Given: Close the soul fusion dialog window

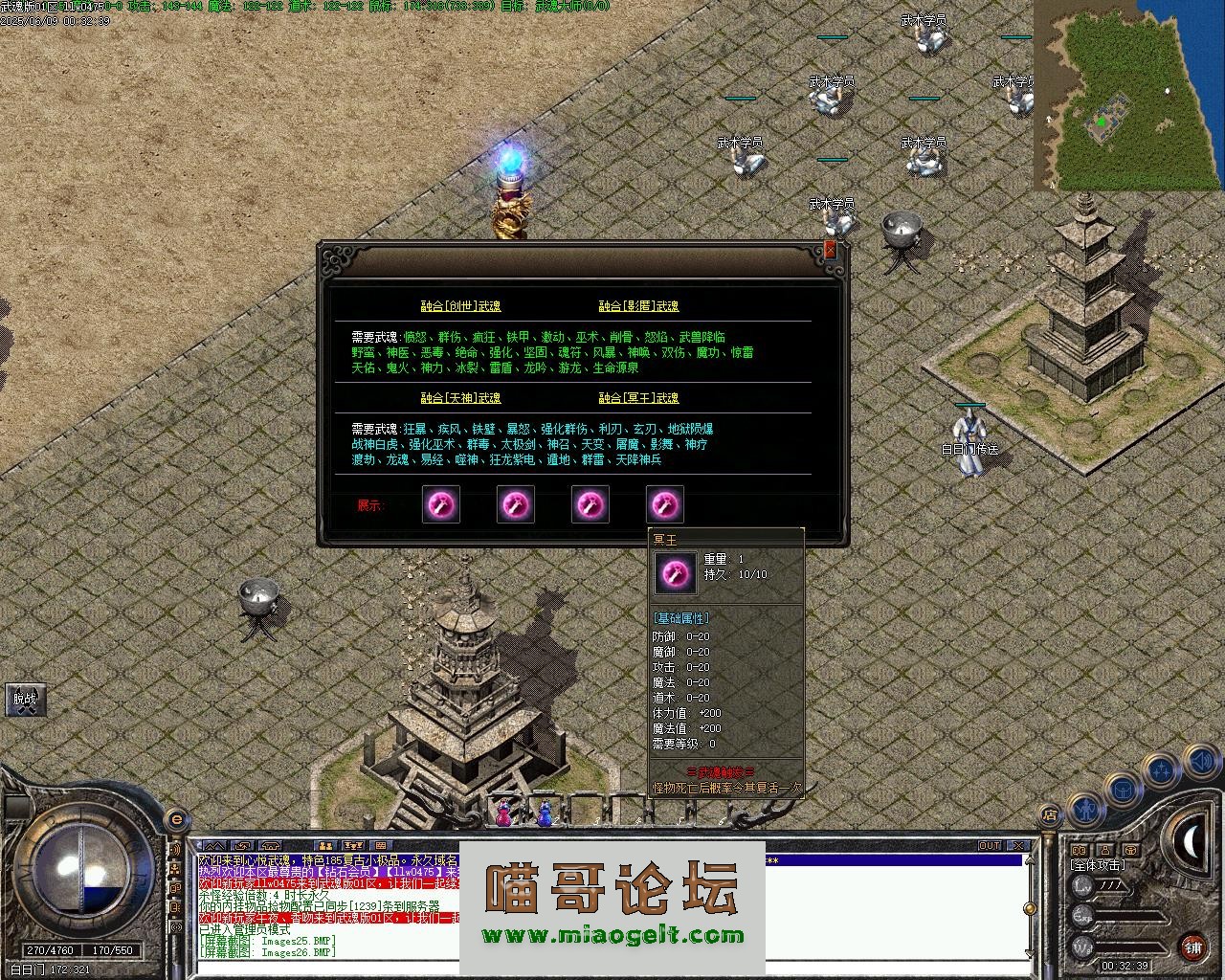Looking at the screenshot, I should tap(830, 250).
